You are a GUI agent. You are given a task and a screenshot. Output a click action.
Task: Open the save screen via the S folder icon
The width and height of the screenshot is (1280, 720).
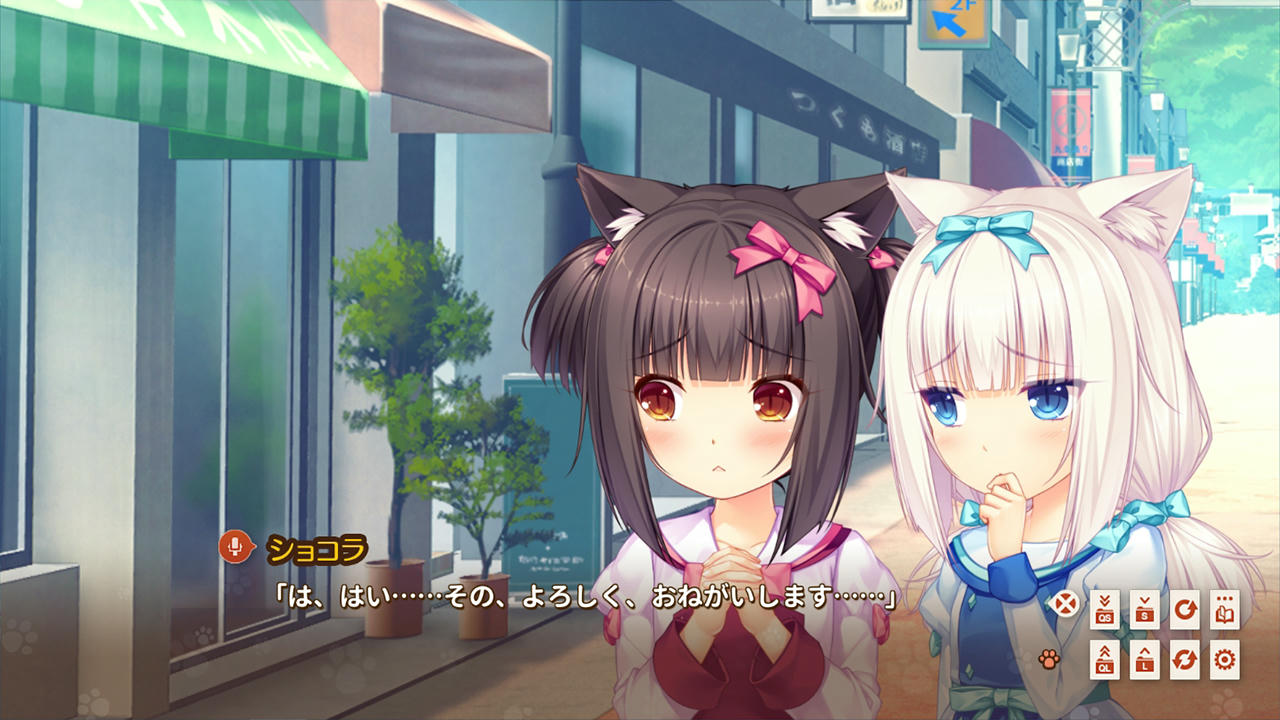[x=1145, y=609]
